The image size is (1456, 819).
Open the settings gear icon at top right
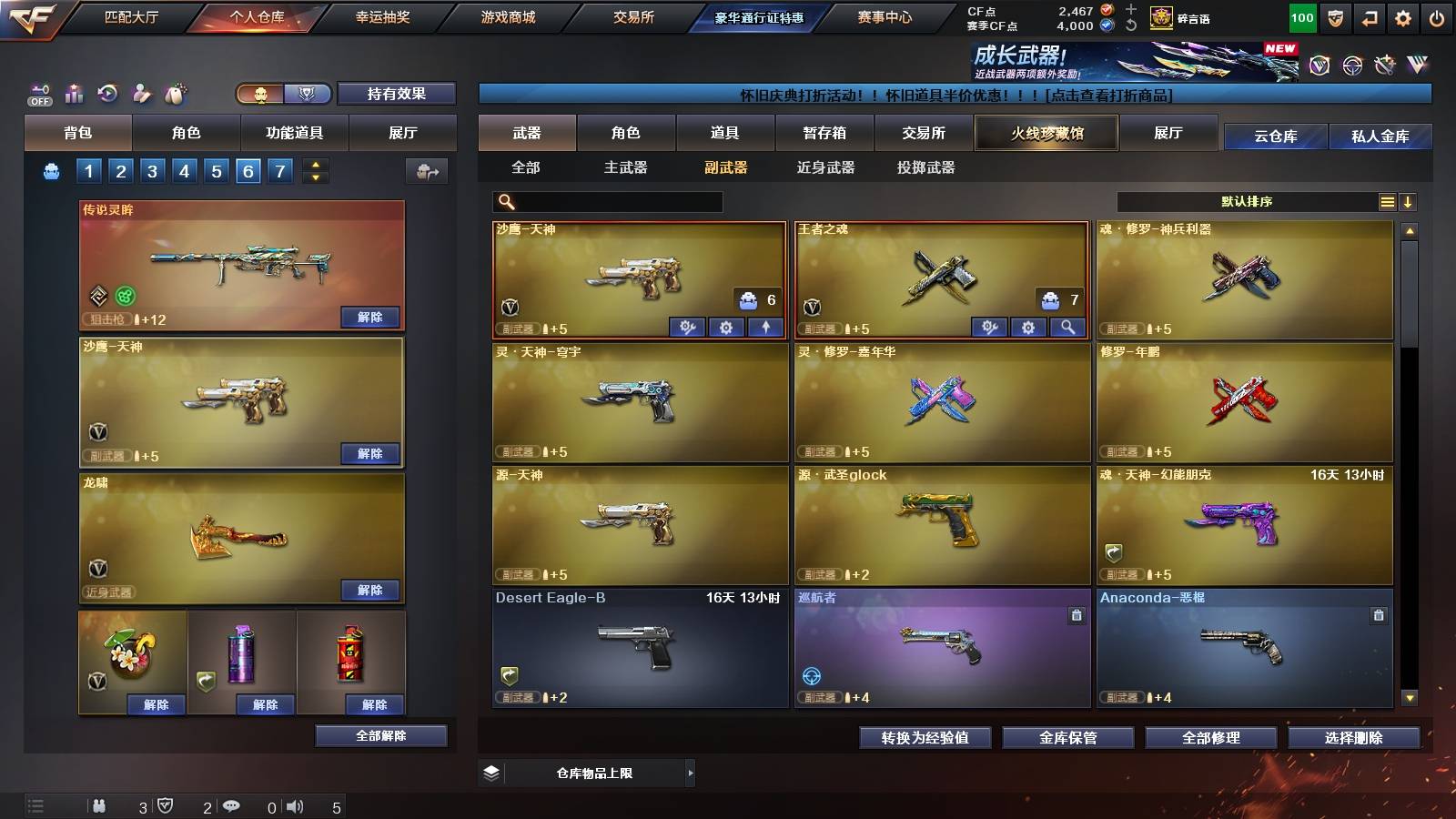(1401, 16)
